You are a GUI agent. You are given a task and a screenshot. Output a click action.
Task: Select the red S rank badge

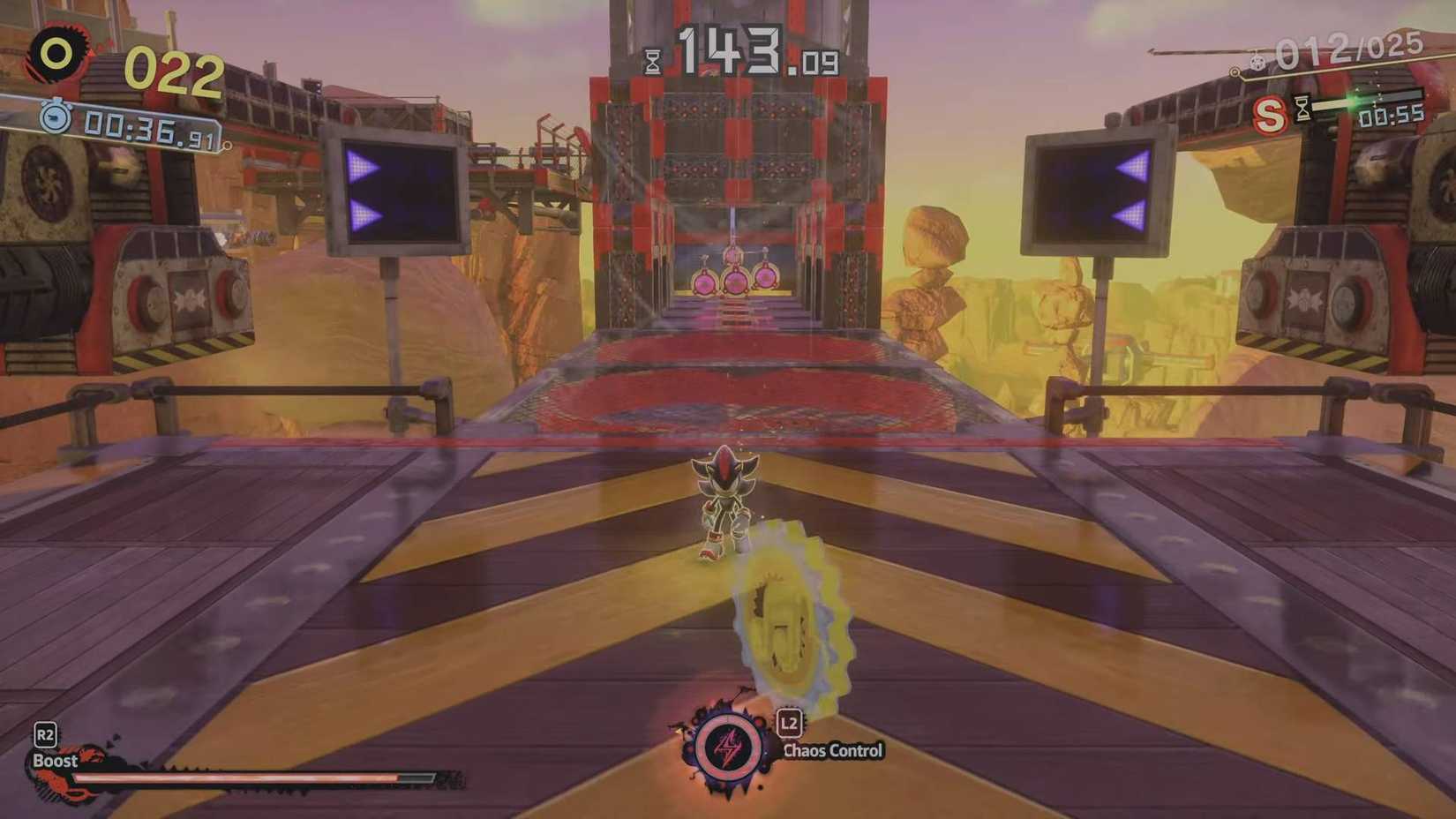(x=1269, y=113)
